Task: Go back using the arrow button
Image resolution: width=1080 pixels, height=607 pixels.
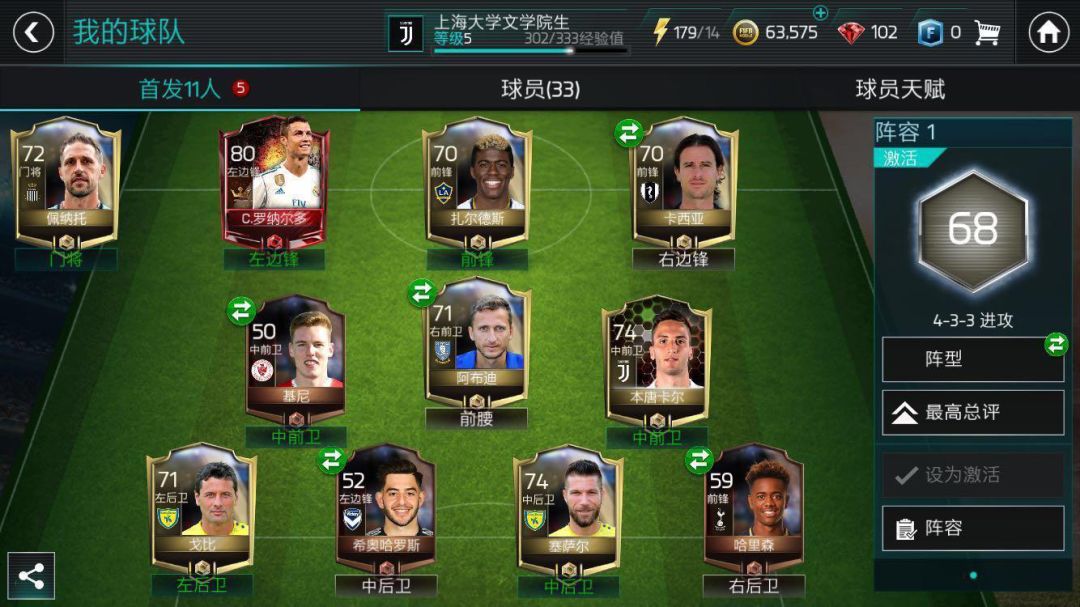Action: [33, 32]
